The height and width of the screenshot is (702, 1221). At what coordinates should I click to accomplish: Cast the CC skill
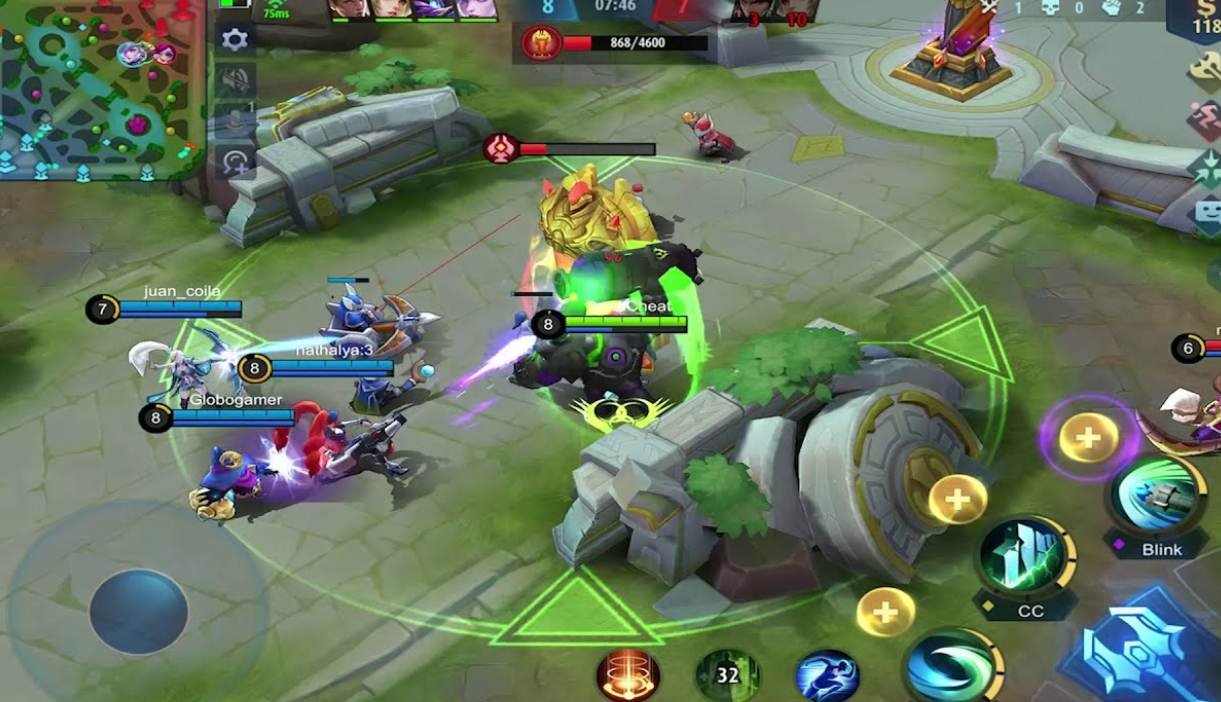[1026, 557]
